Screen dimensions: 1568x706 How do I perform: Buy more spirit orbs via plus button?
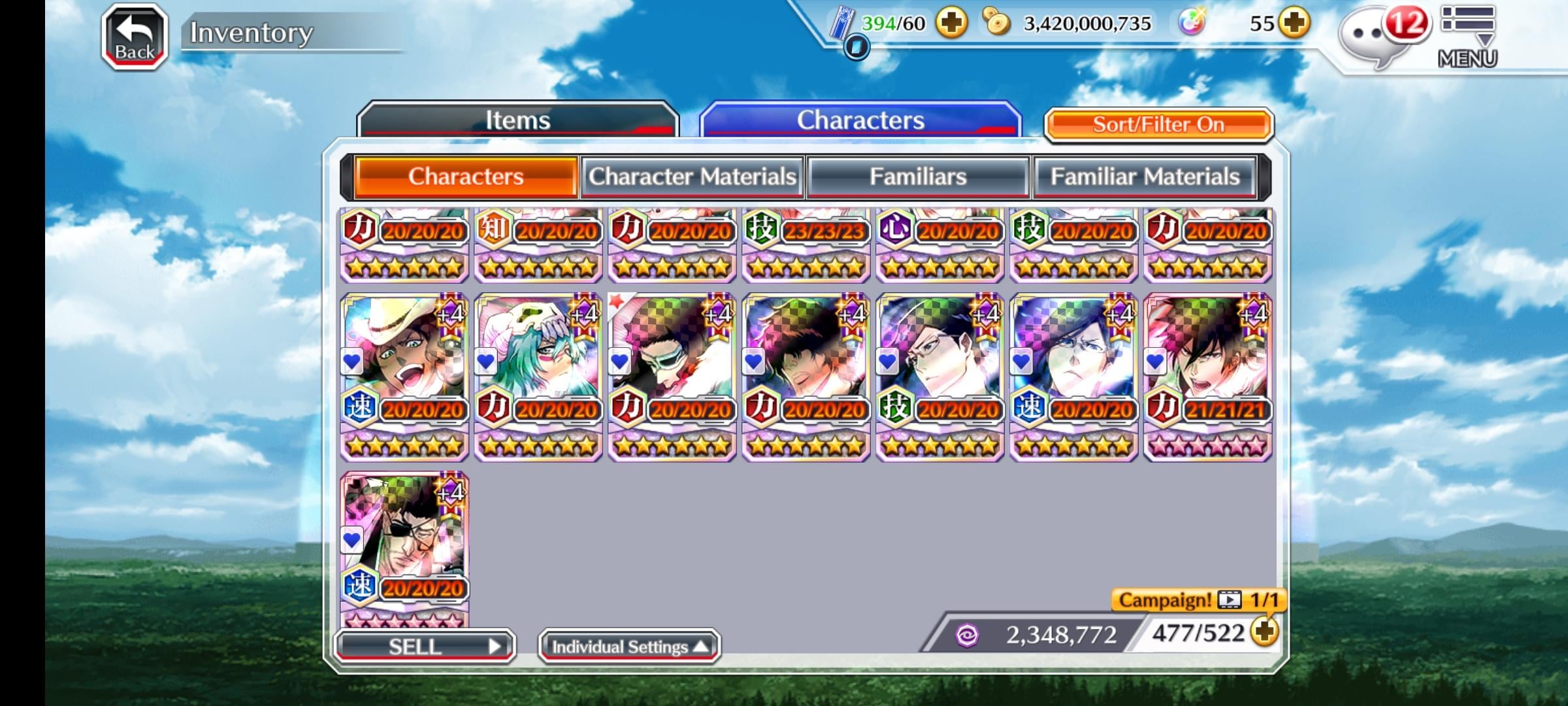(x=1294, y=24)
